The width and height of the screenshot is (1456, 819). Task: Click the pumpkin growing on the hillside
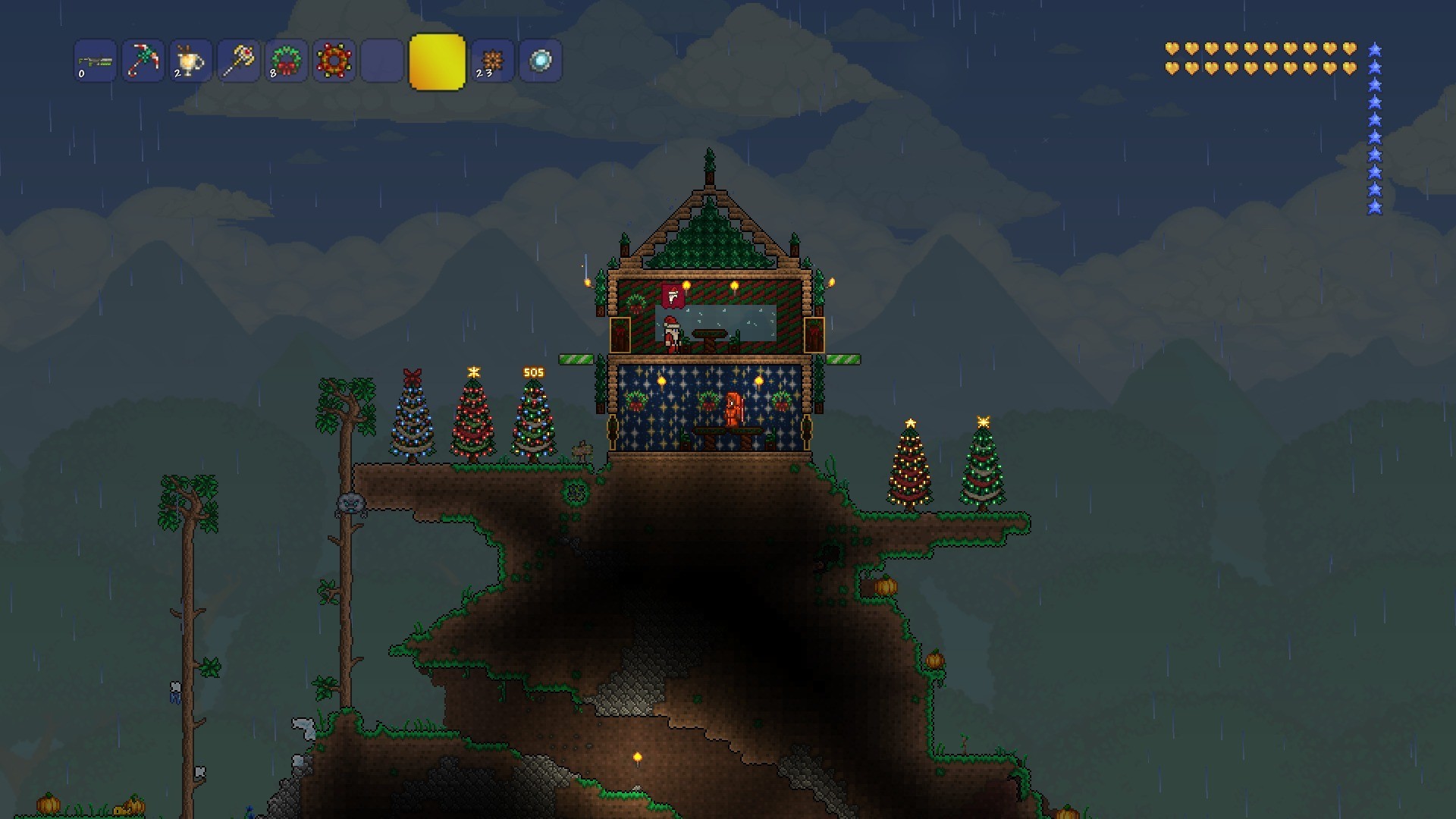tap(886, 588)
